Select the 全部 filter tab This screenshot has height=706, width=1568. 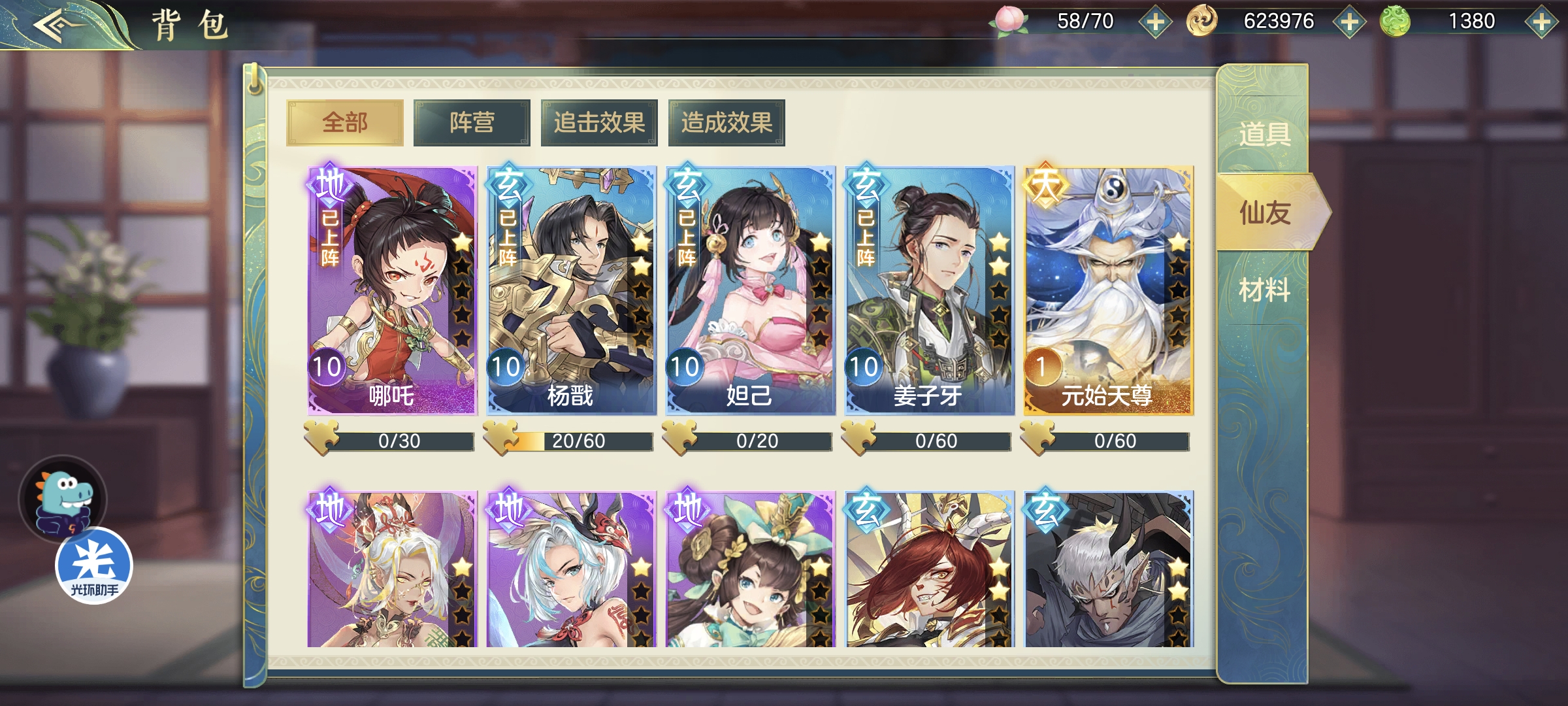click(x=344, y=122)
